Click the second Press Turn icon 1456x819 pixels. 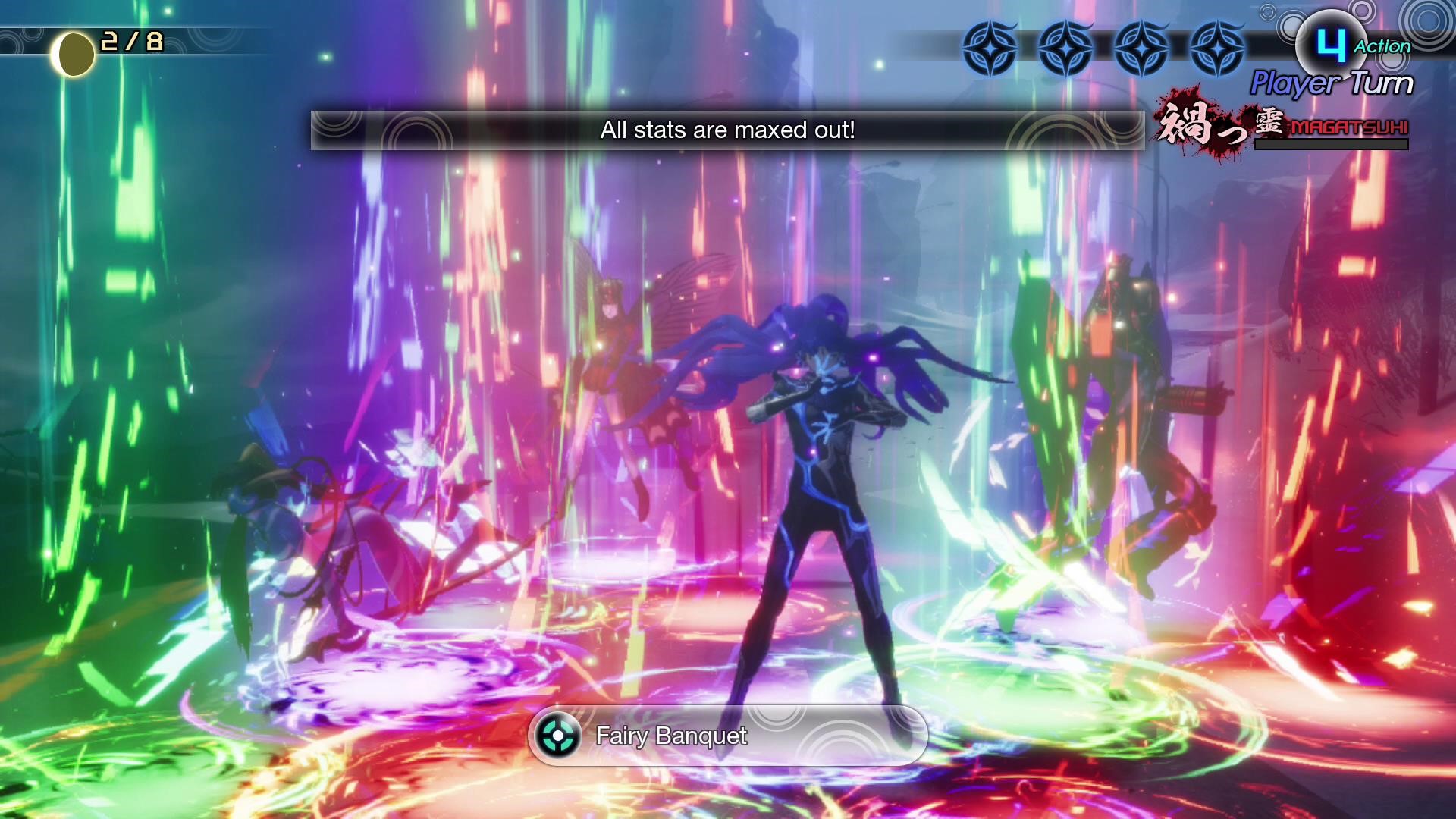[x=1065, y=47]
